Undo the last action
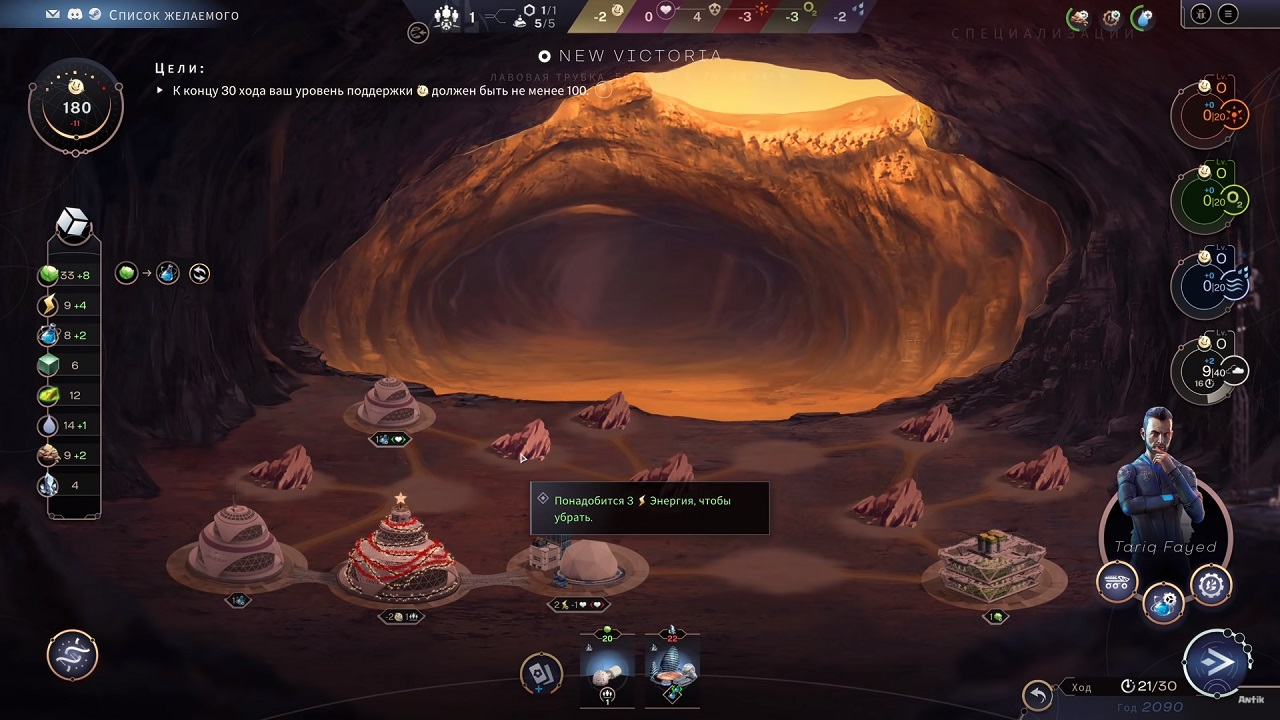 click(x=1038, y=694)
